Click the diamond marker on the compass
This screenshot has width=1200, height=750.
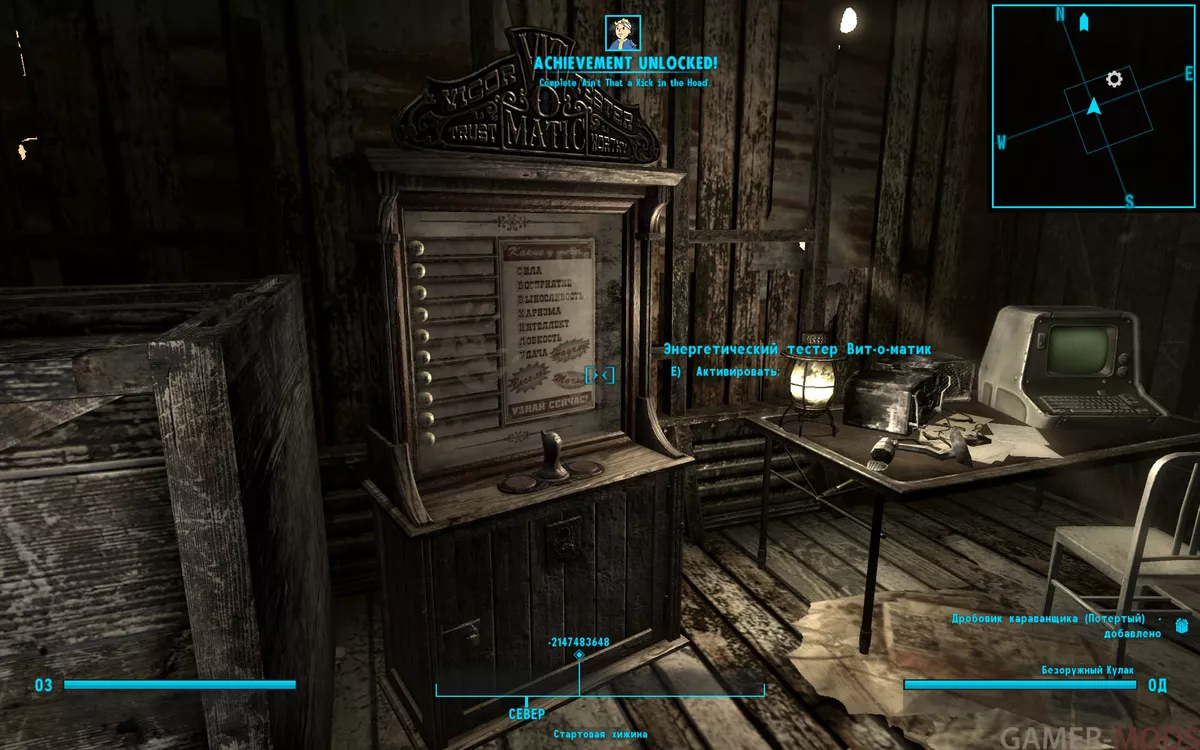click(x=579, y=655)
